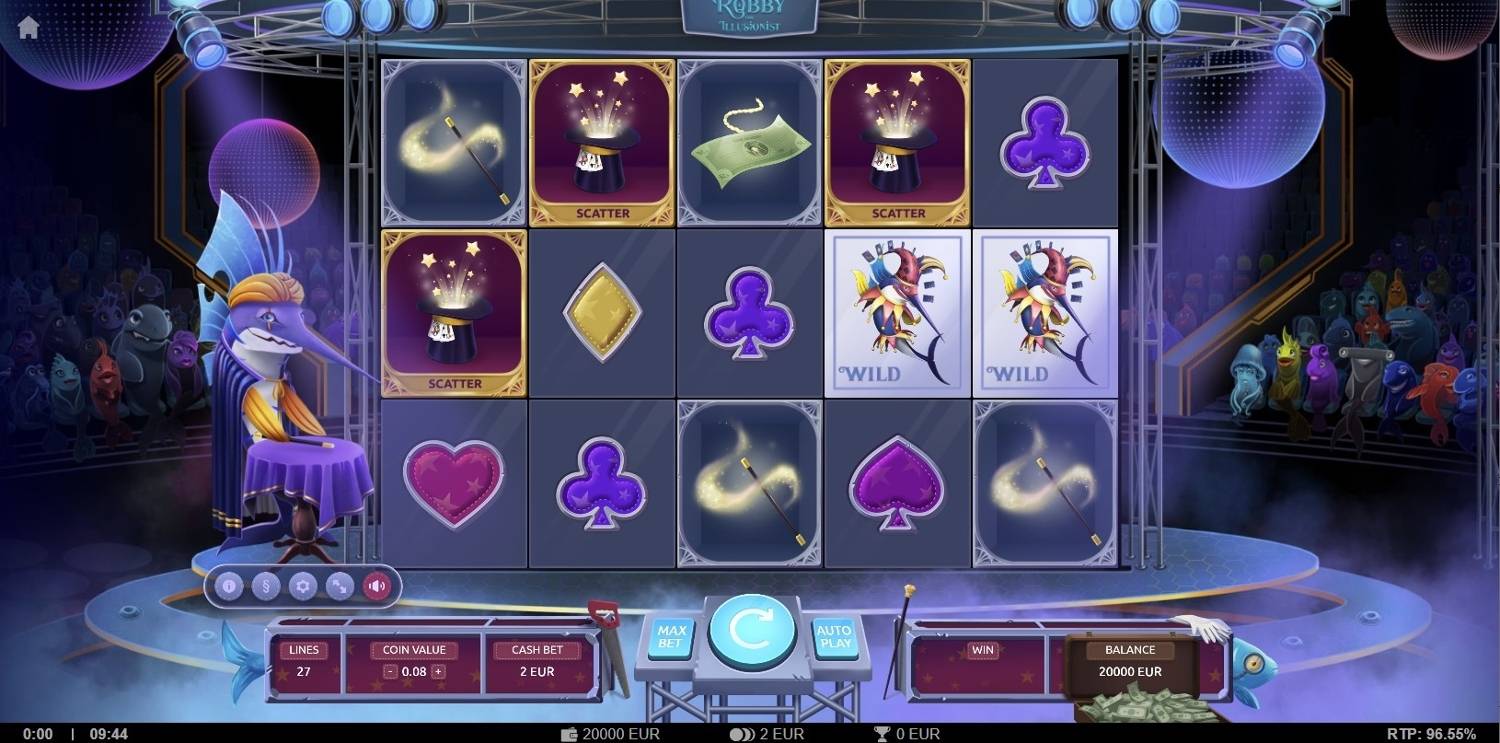The width and height of the screenshot is (1500, 743).
Task: Click the home icon in top-left corner
Action: [29, 26]
